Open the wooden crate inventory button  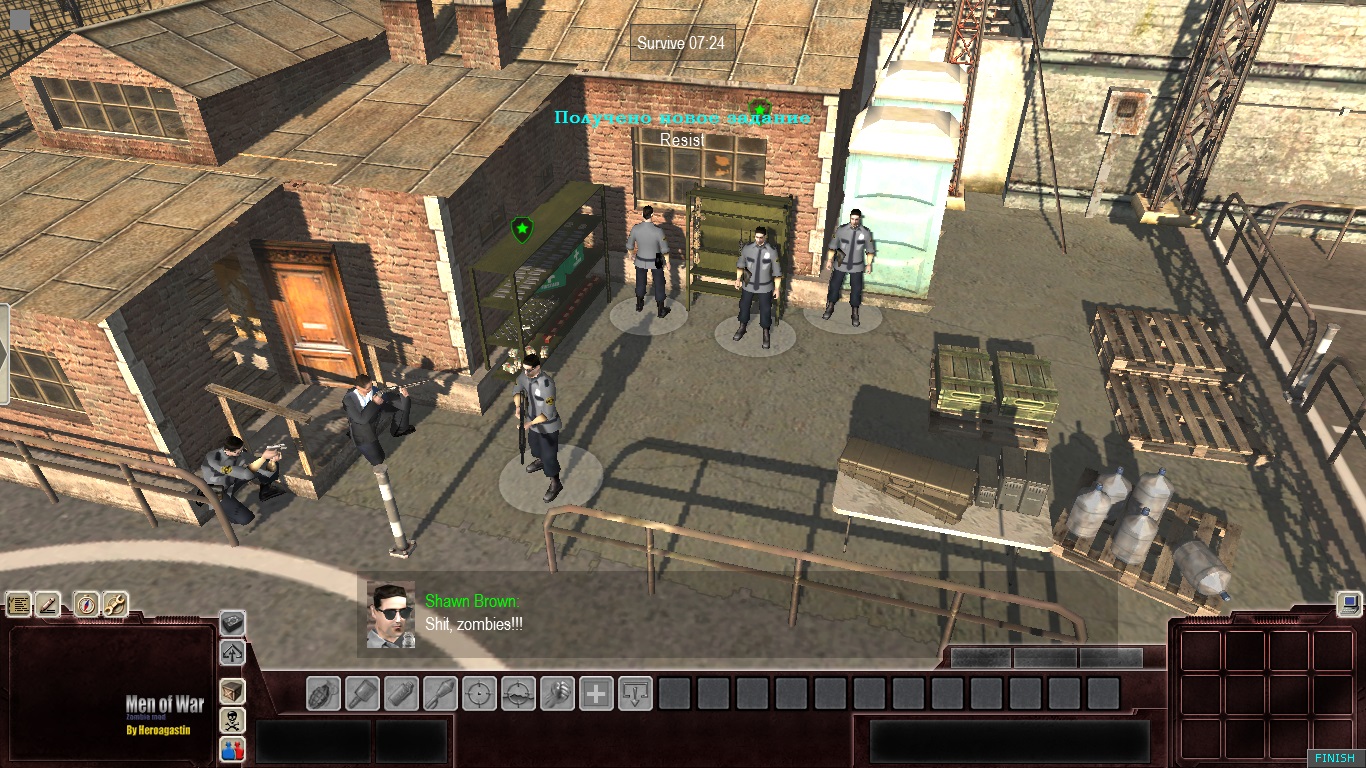232,691
